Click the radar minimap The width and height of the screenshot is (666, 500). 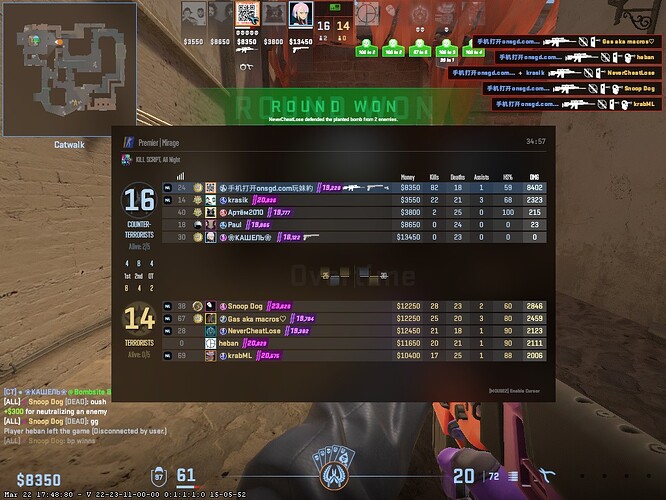(68, 68)
